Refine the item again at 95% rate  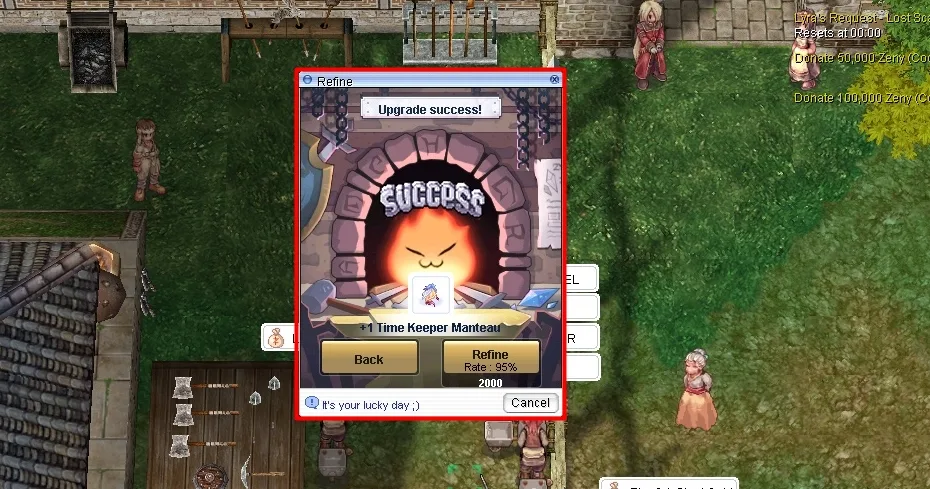(490, 359)
